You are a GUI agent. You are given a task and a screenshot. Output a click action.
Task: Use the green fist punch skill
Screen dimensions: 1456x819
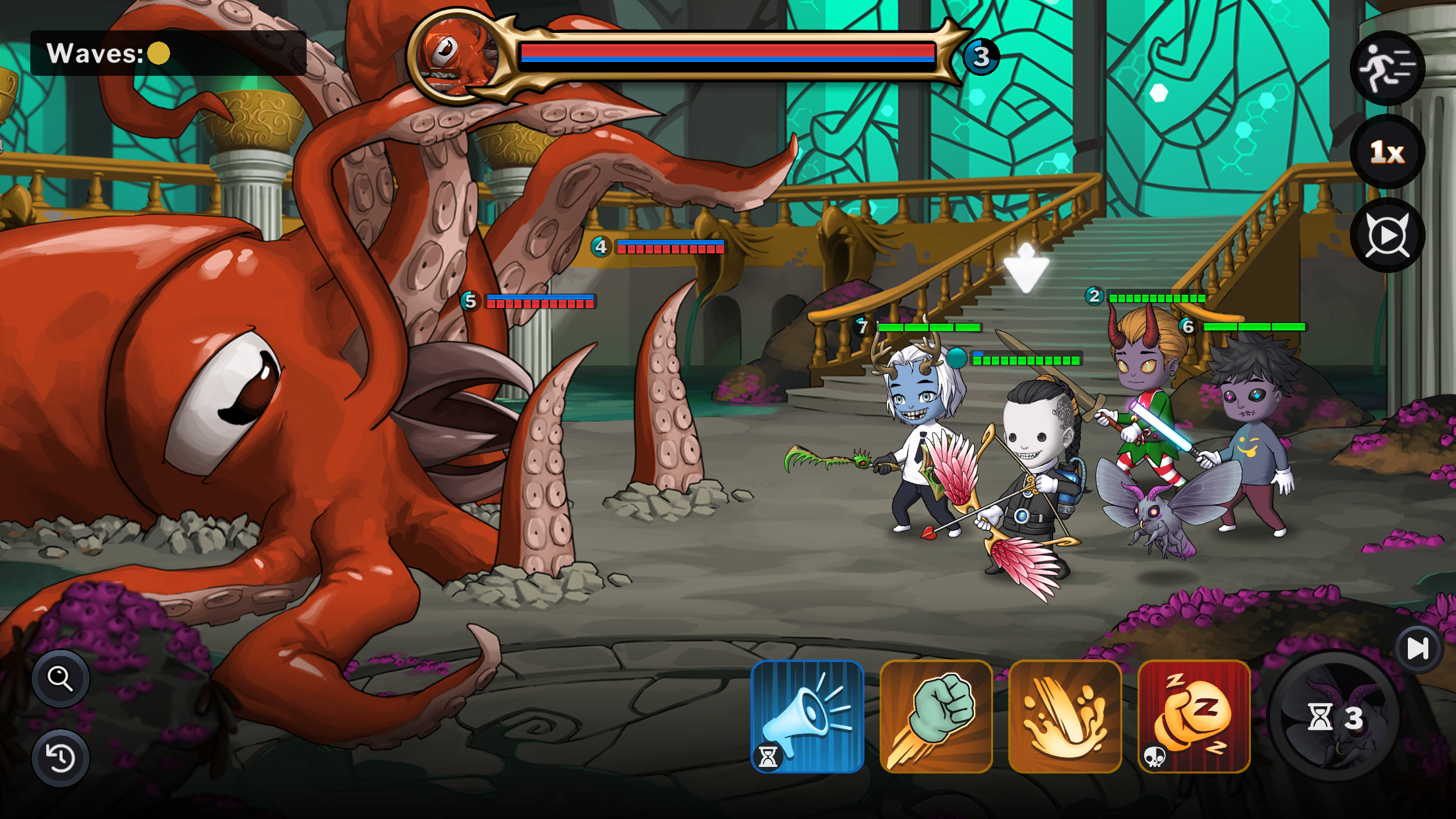(x=936, y=716)
